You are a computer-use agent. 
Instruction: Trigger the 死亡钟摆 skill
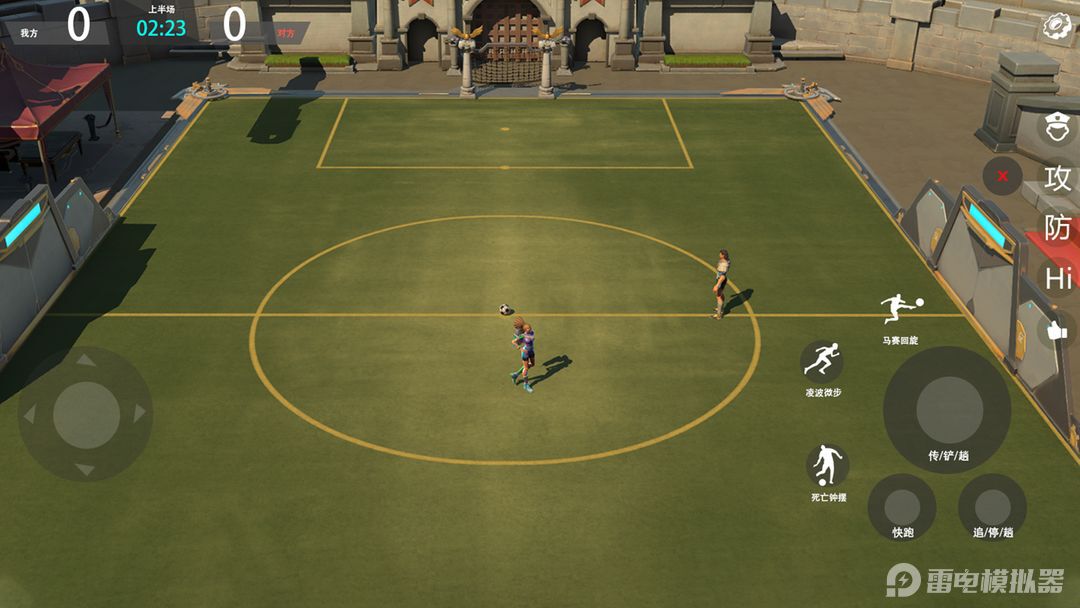[827, 465]
